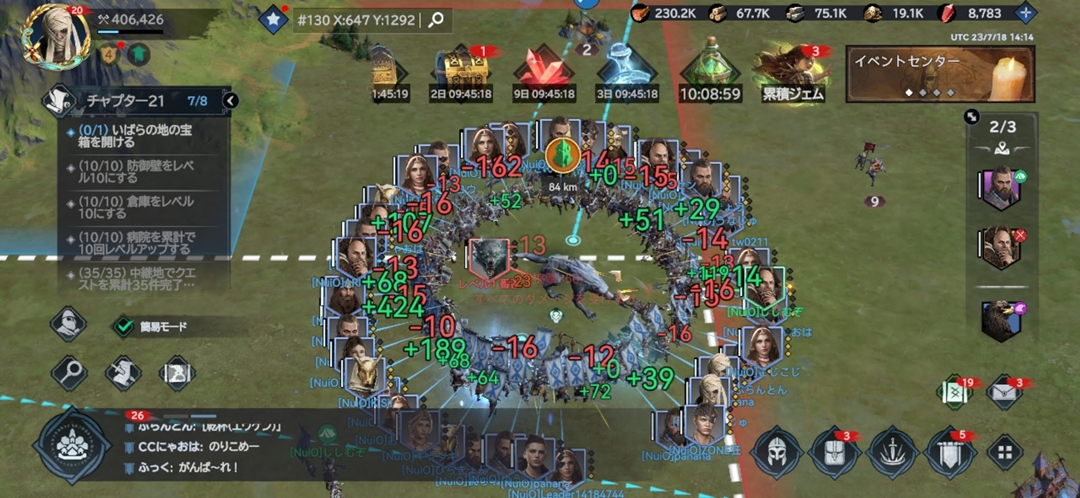Add gems with the plus button
1080x498 pixels.
tap(1024, 13)
